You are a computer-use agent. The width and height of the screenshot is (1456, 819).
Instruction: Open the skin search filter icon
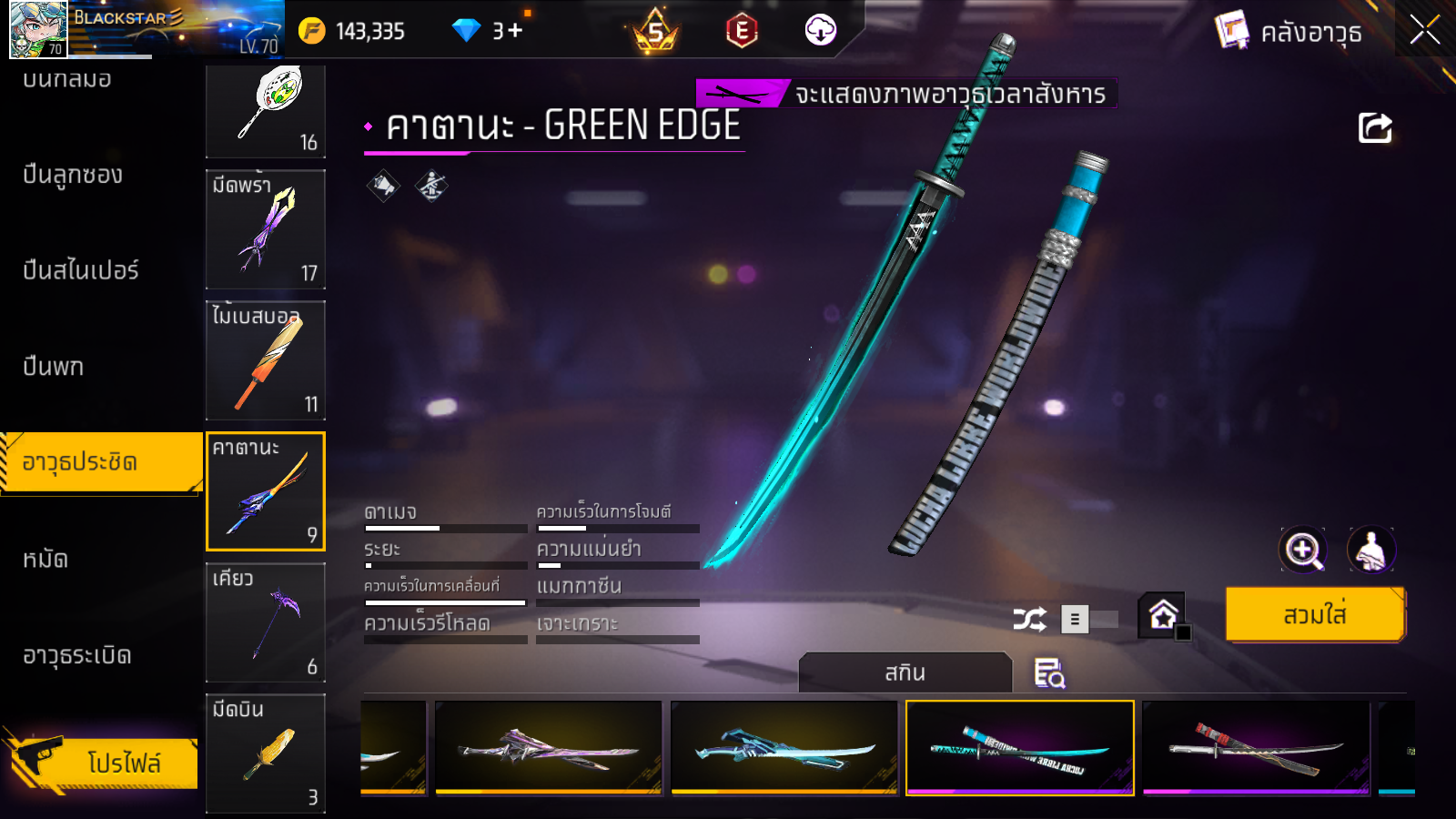1049,673
